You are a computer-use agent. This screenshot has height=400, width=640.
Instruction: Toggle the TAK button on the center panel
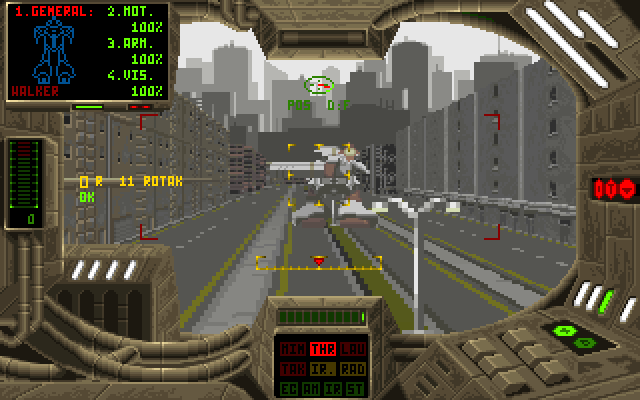(291, 369)
